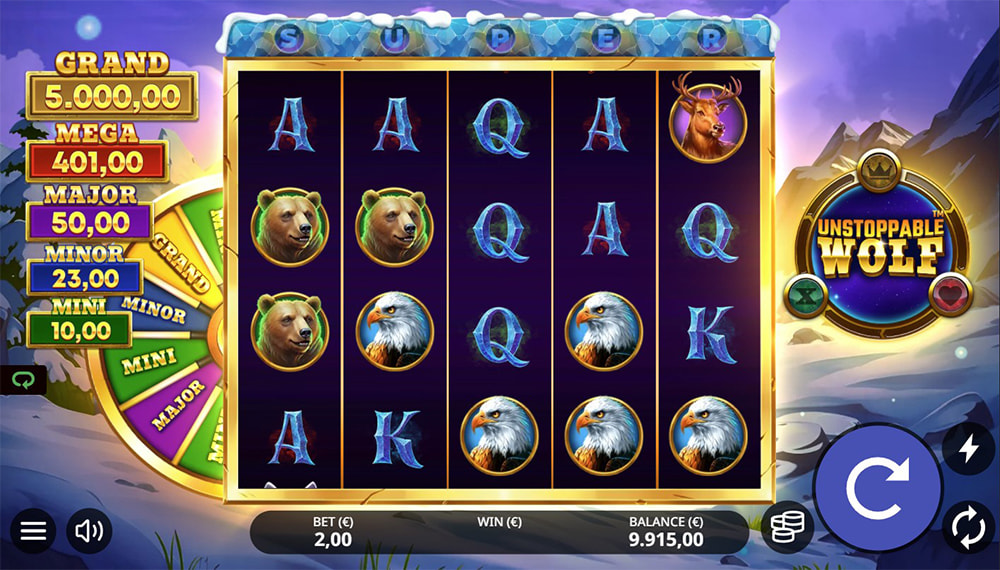Viewport: 1000px width, 570px height.
Task: Open bet settings via coin stack icon
Action: coord(786,527)
